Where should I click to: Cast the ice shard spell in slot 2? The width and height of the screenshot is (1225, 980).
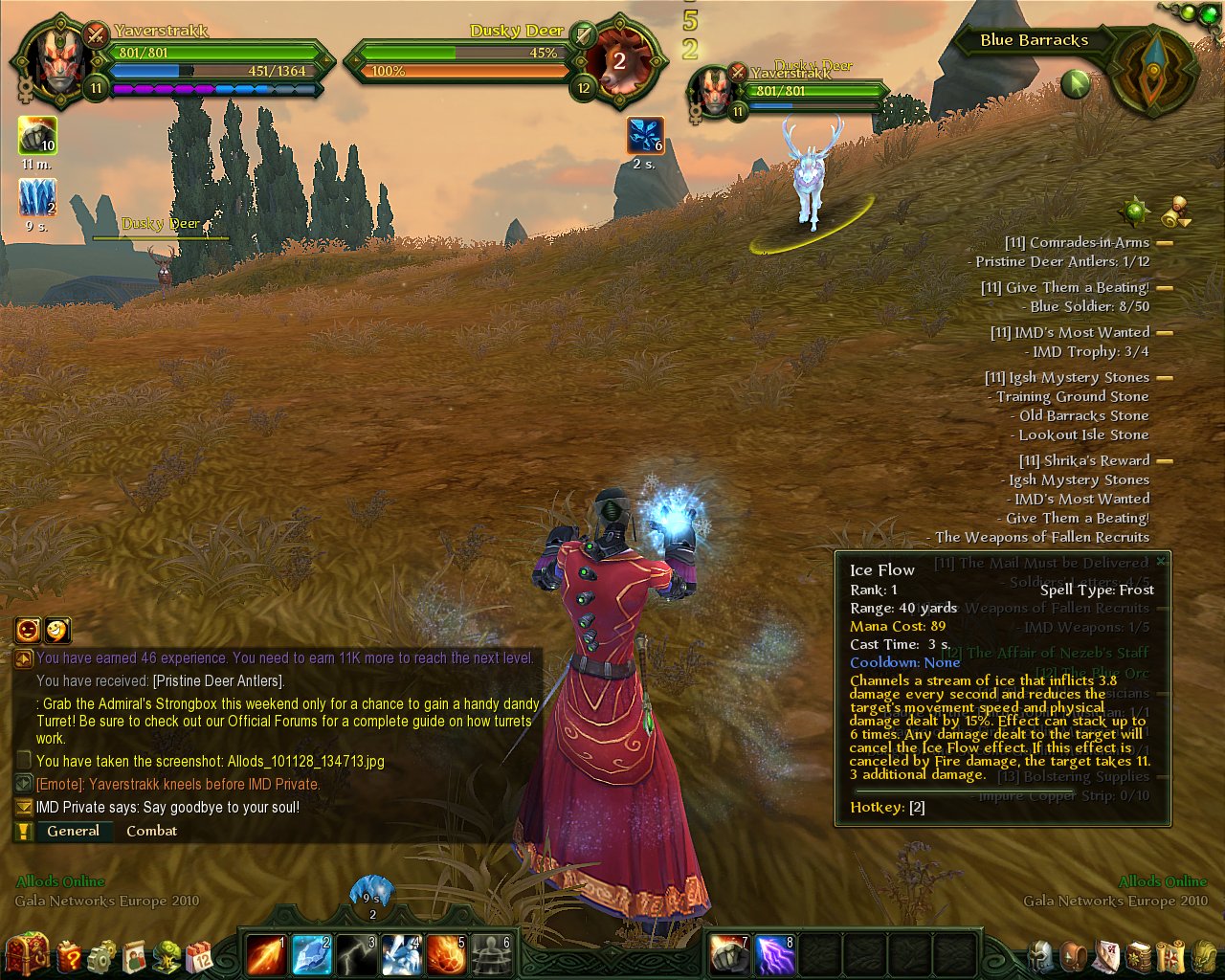(x=311, y=954)
